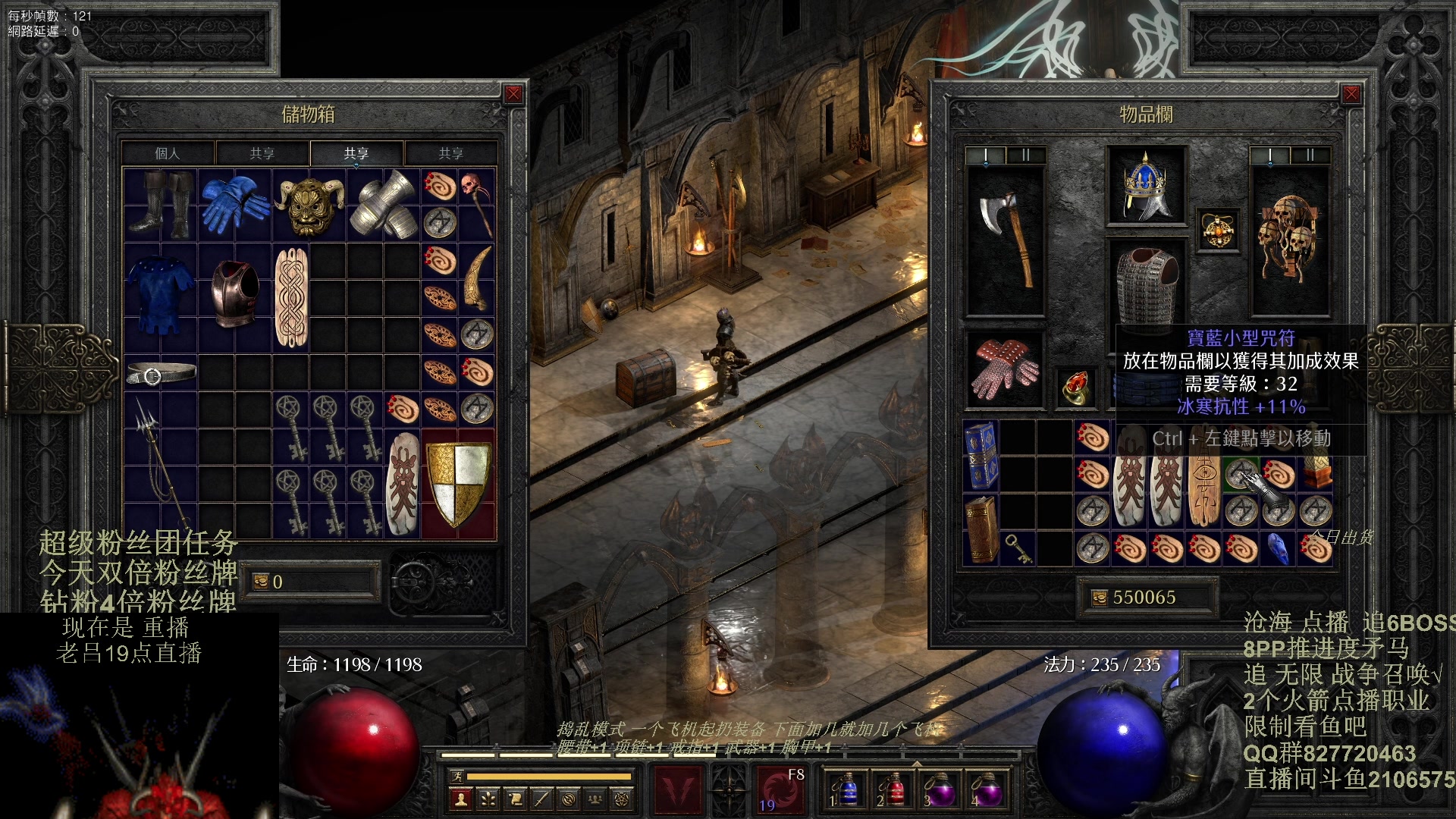Select the equipped axe weapon slot
Screen dimensions: 1456x819
click(x=1005, y=239)
